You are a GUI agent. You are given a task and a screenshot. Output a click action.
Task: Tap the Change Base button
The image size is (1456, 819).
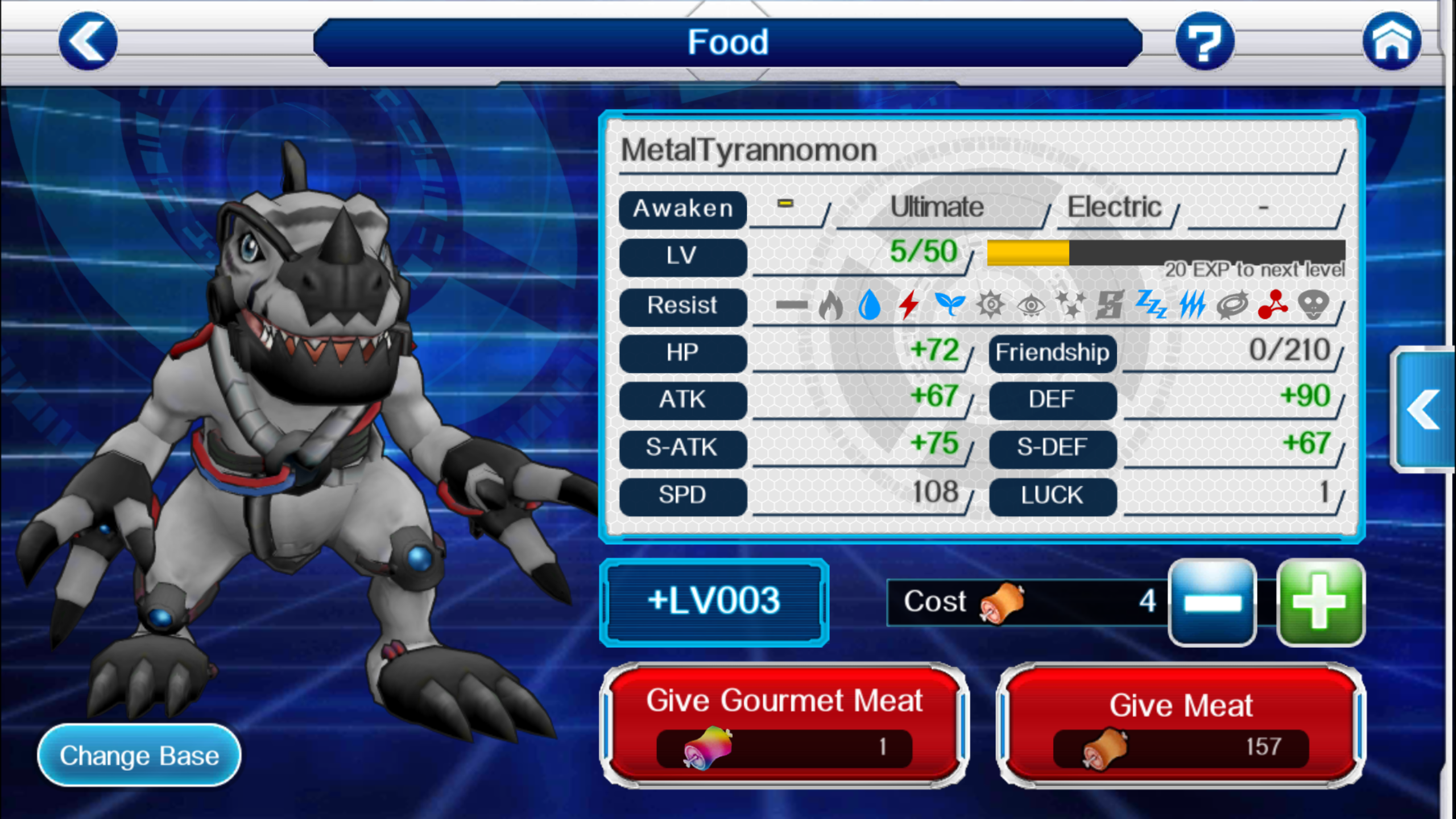click(139, 755)
